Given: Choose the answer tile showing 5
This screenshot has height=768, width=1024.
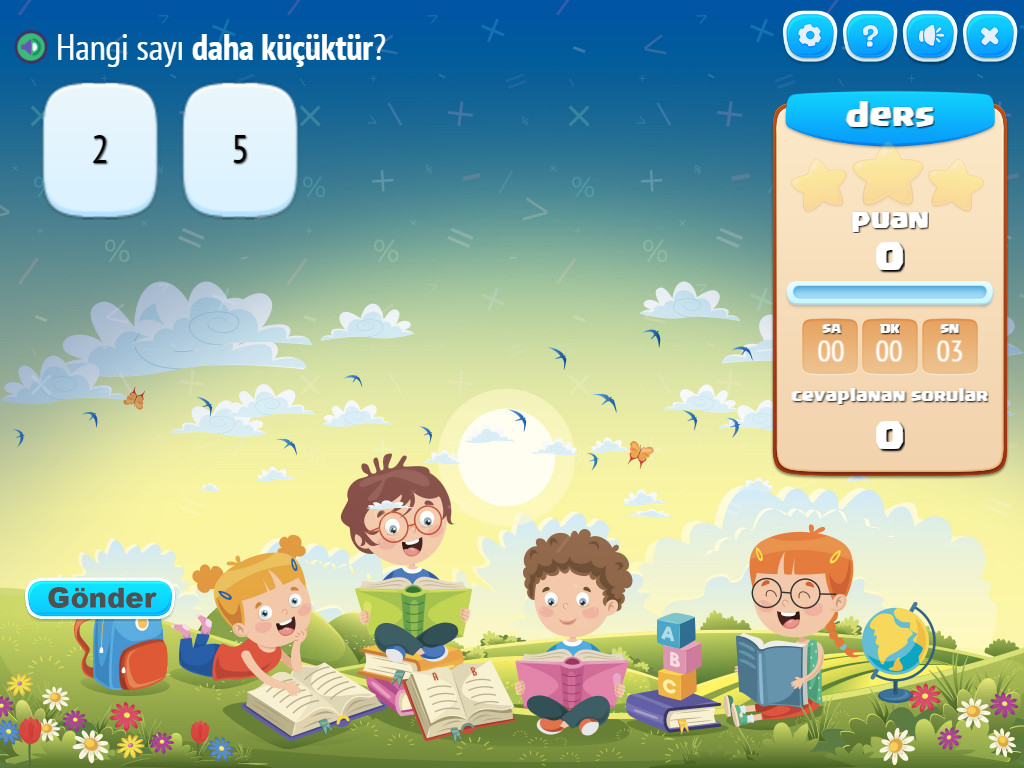Looking at the screenshot, I should click(240, 150).
